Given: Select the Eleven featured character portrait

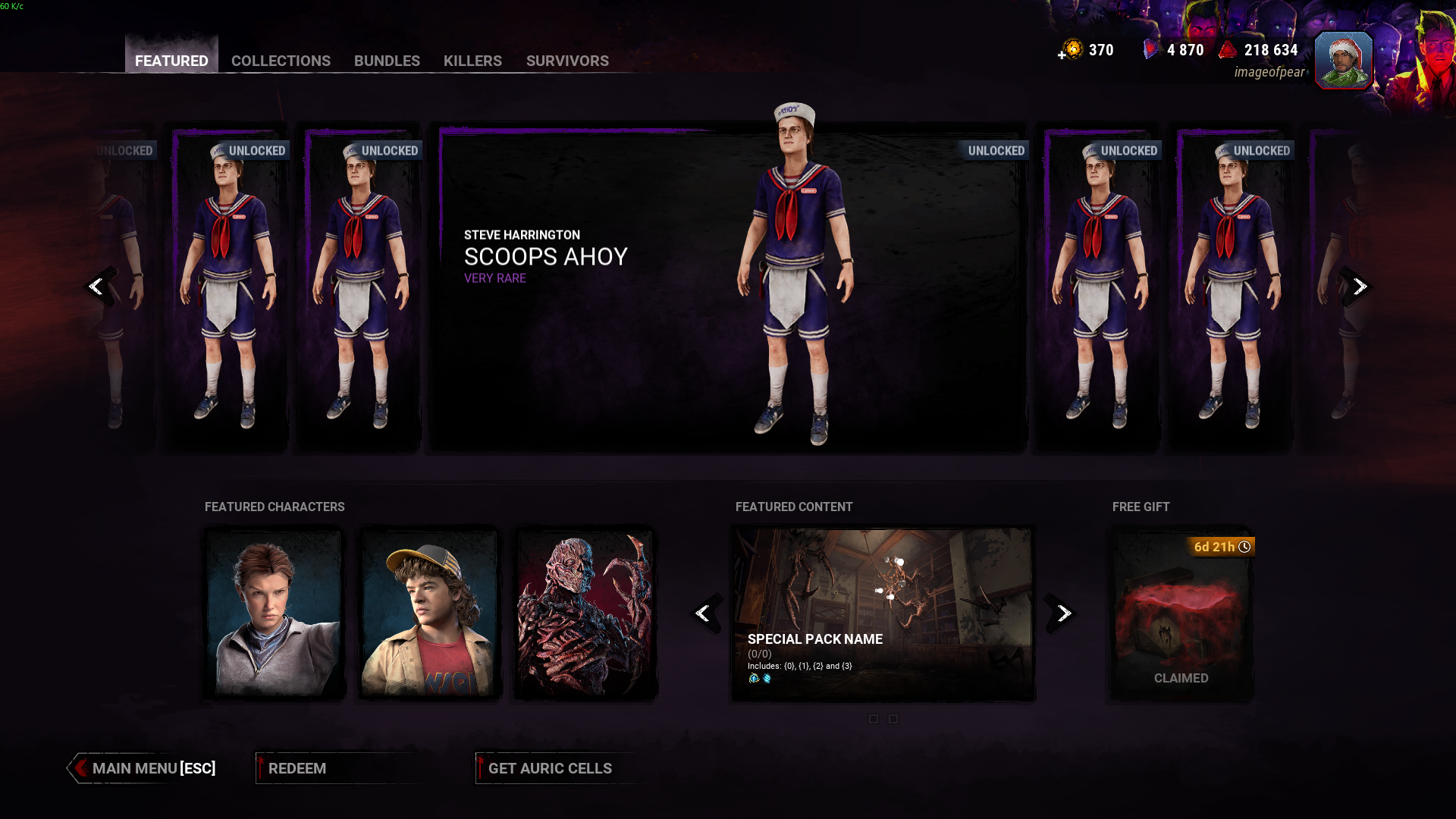Looking at the screenshot, I should pos(274,613).
